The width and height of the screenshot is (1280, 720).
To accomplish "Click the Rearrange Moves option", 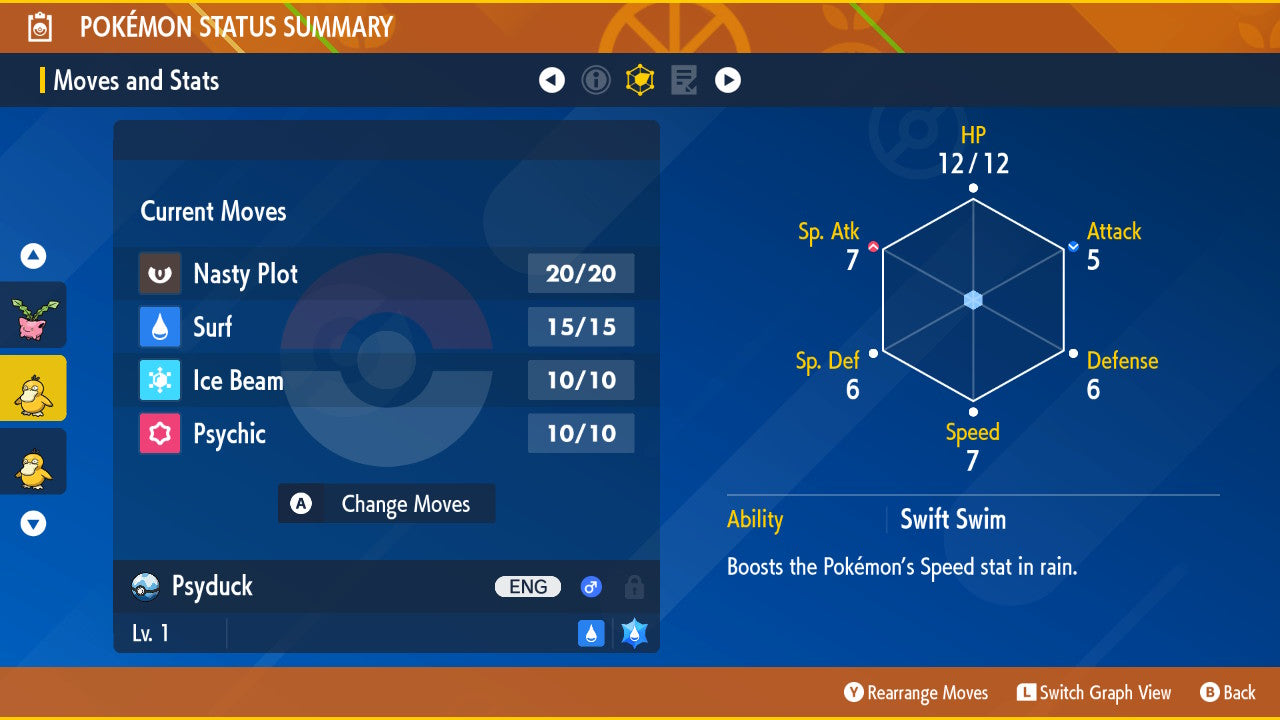I will [x=916, y=693].
